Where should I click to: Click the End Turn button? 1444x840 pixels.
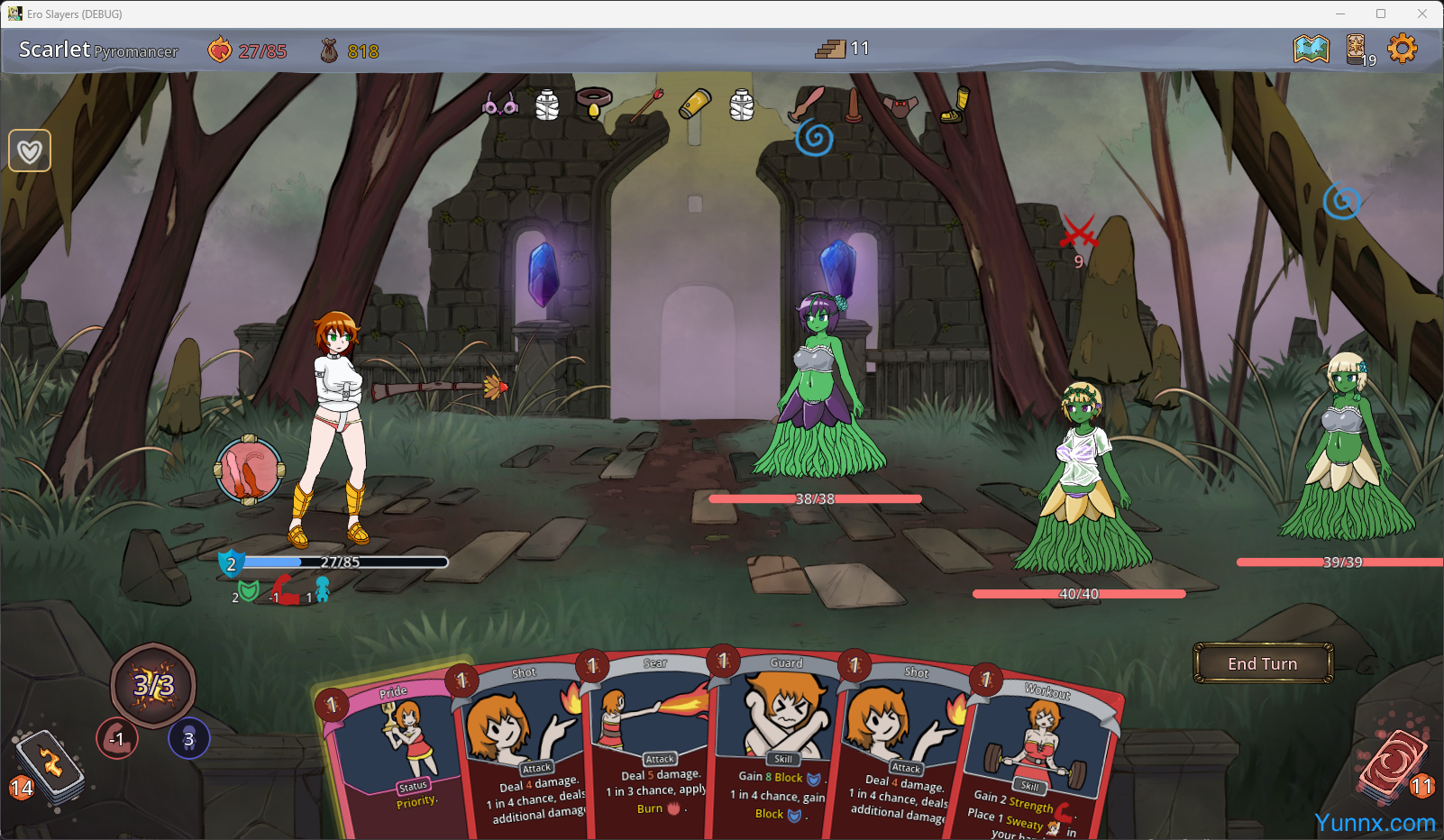click(x=1262, y=663)
